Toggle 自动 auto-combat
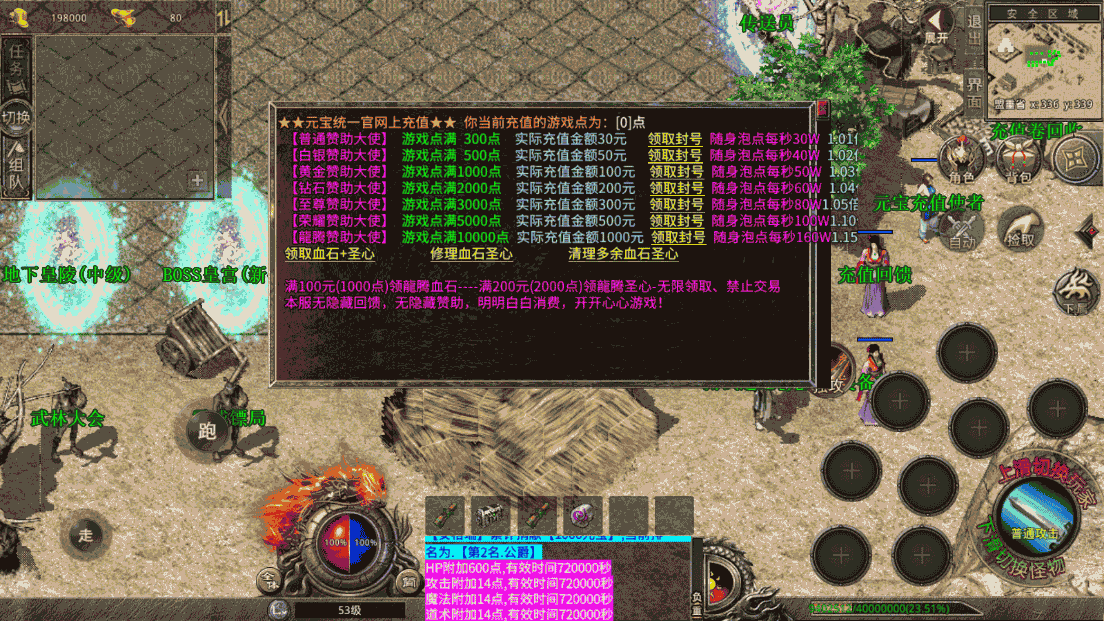This screenshot has height=621, width=1104. pyautogui.click(x=961, y=228)
